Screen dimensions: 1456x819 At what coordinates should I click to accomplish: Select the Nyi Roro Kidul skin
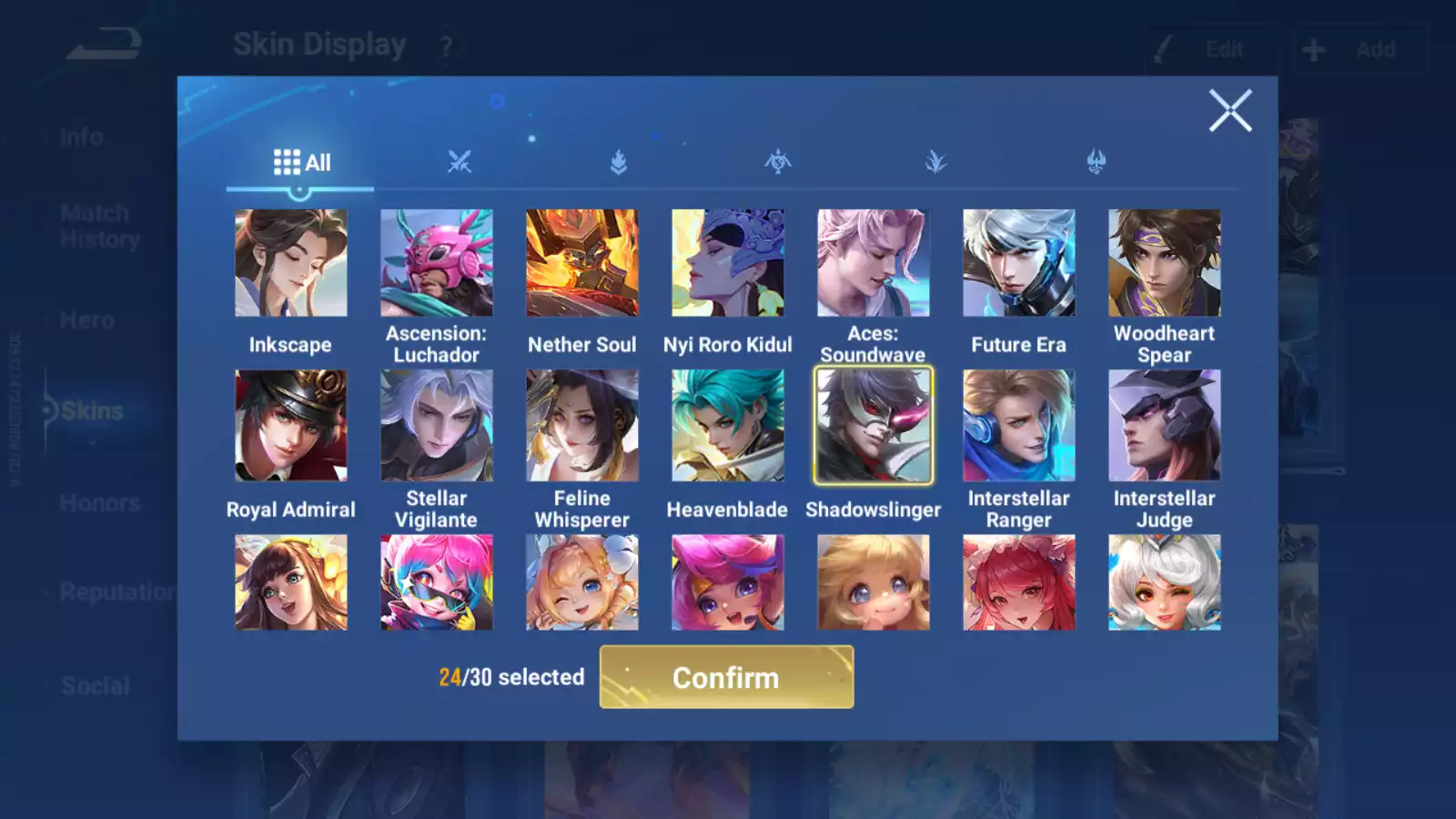728,263
